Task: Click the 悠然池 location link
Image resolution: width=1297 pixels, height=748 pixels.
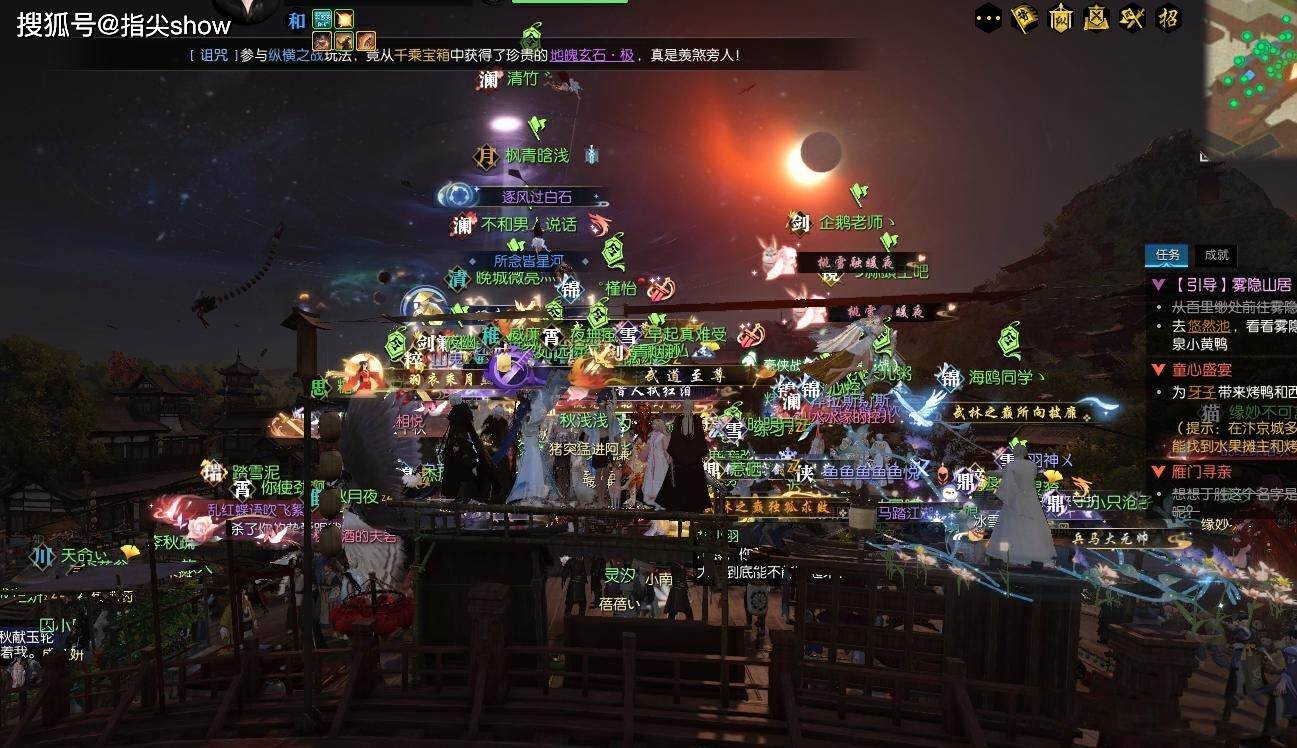Action: 1208,326
